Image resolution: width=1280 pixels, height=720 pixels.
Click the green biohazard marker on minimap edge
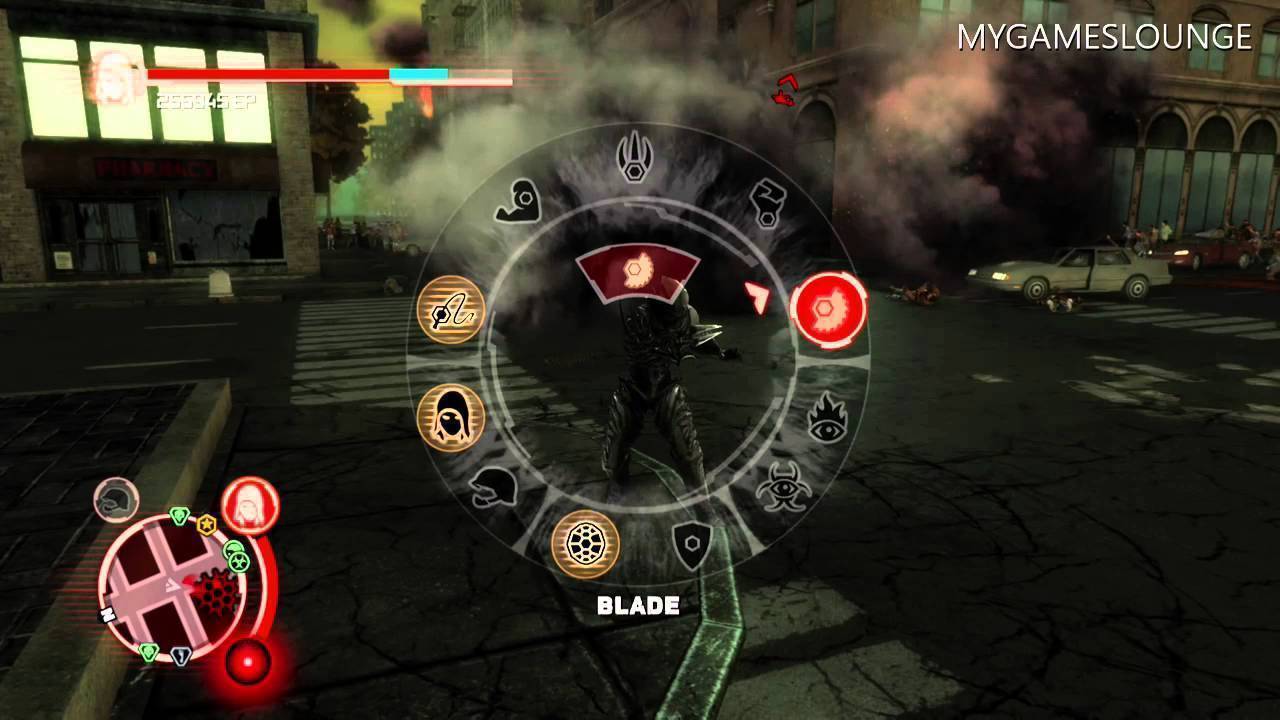238,562
